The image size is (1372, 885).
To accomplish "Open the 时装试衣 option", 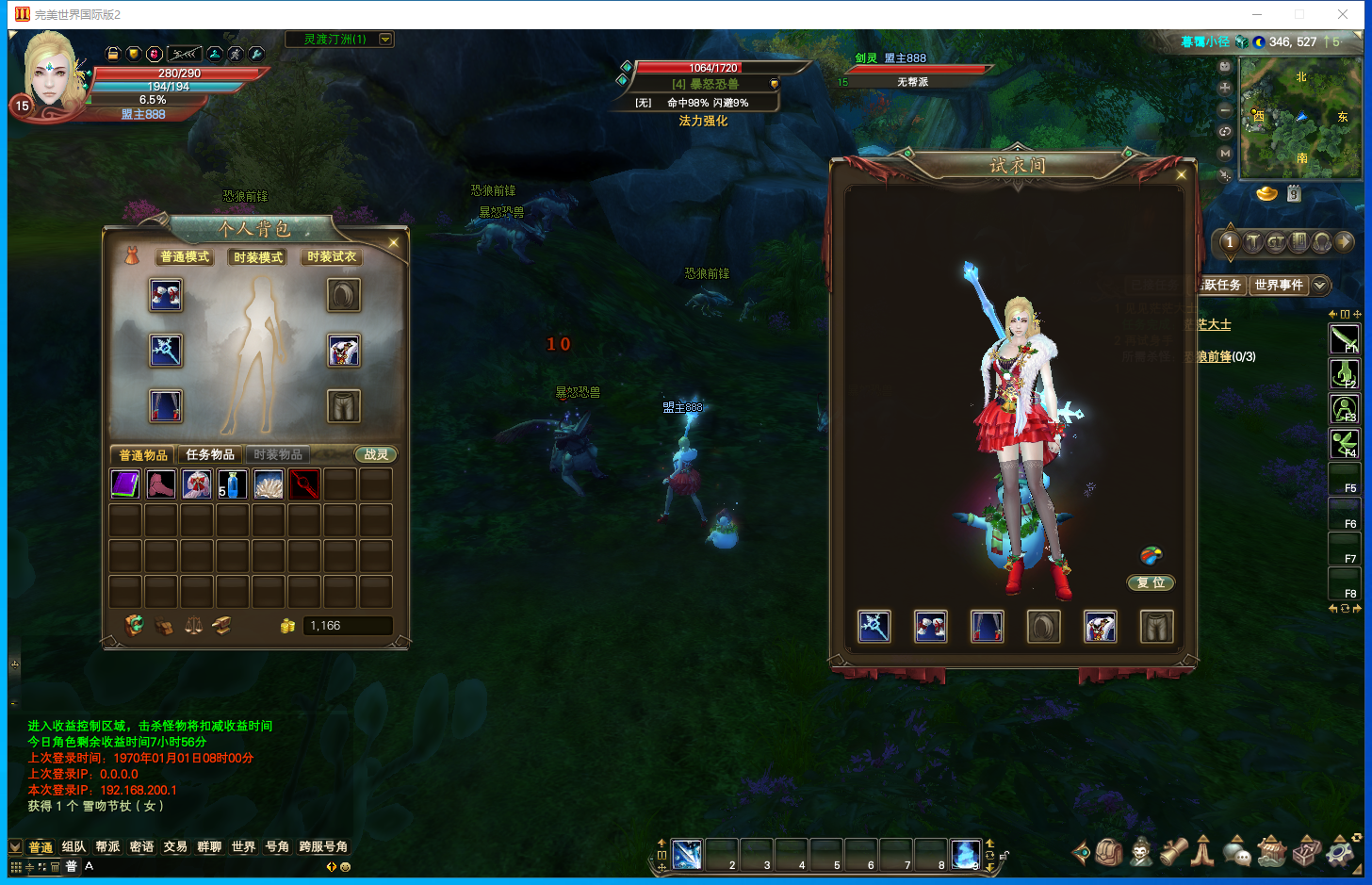I will coord(332,257).
